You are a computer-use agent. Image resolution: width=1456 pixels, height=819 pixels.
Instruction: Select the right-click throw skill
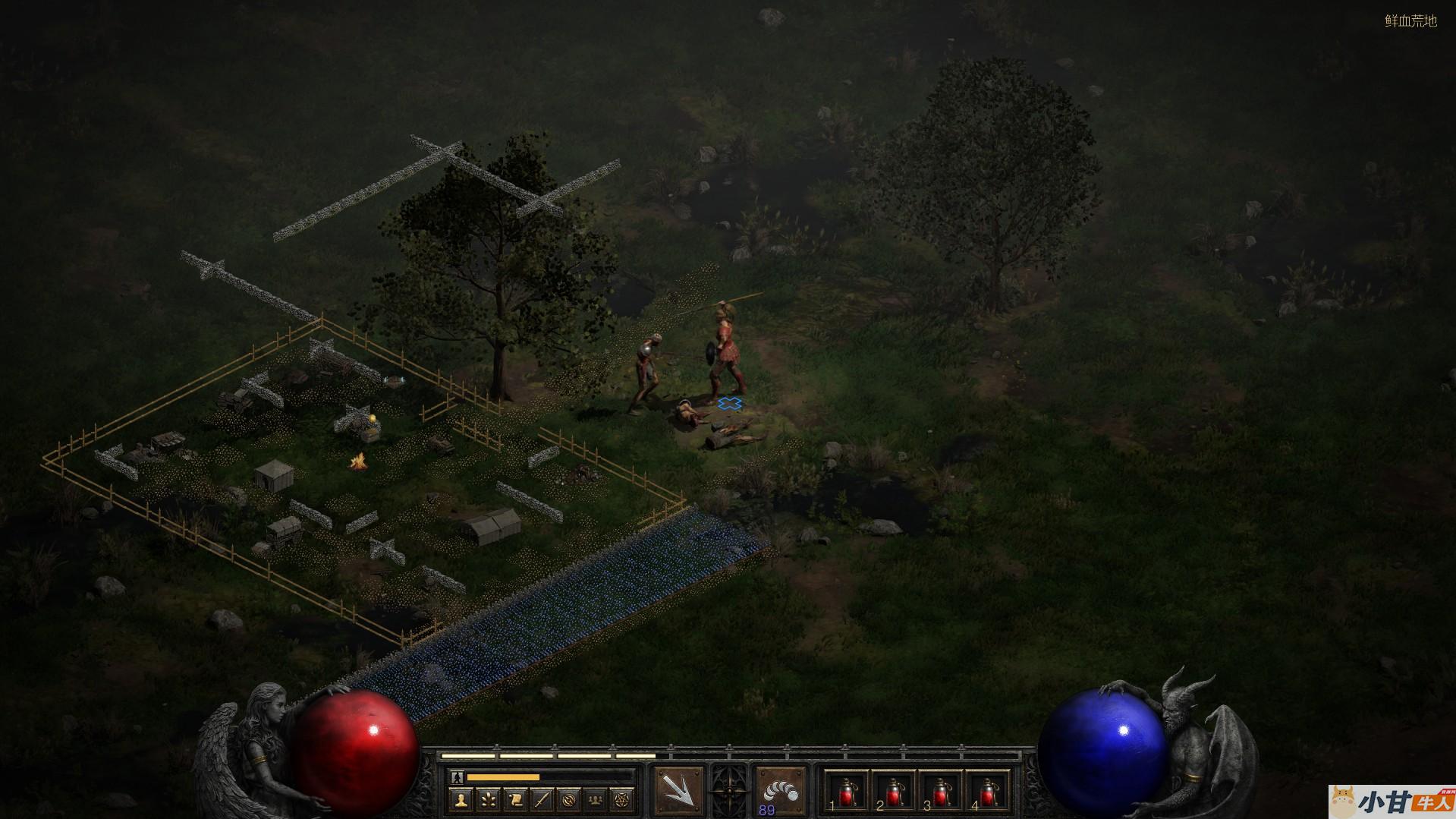[781, 790]
